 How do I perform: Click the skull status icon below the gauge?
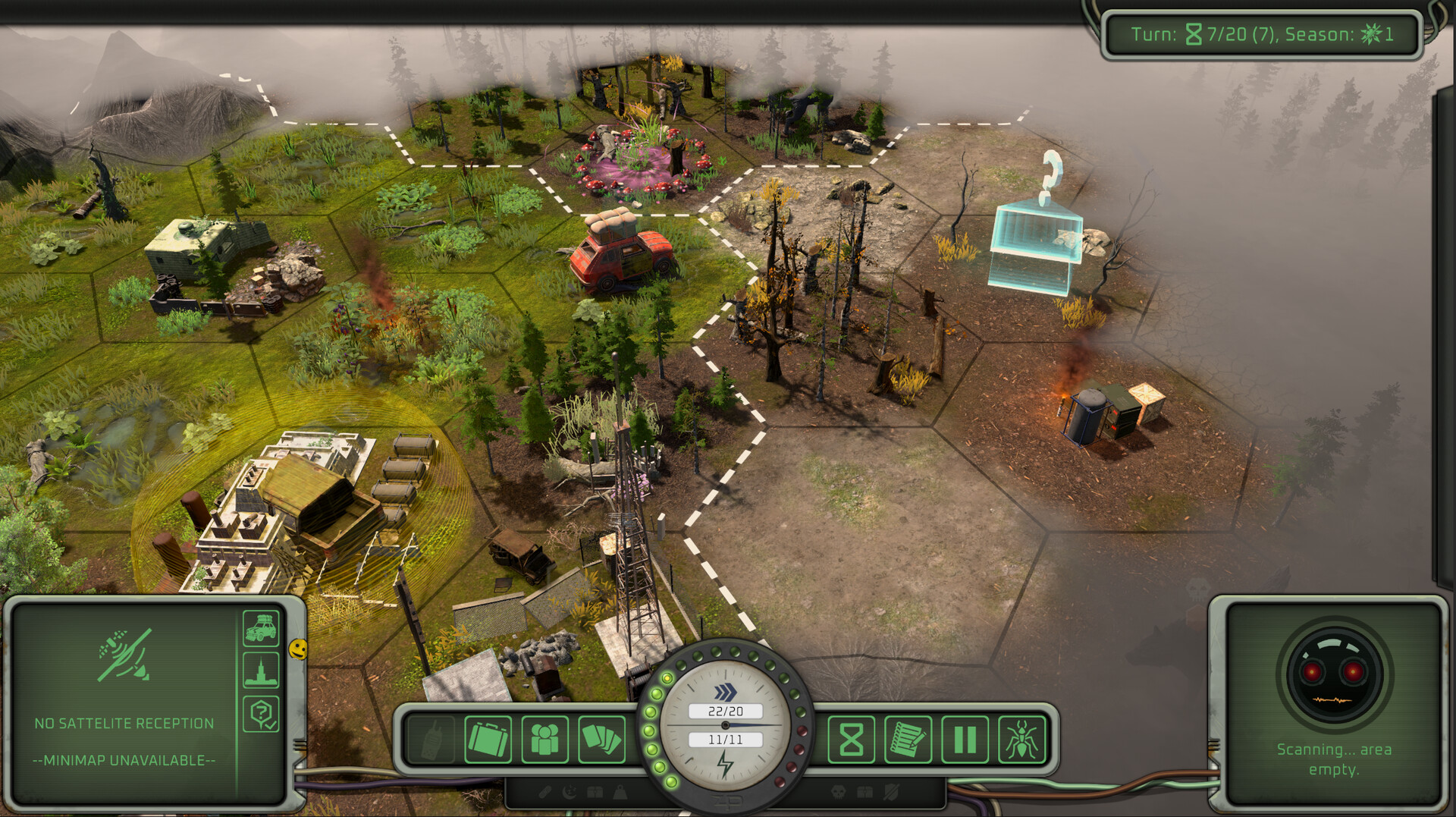pyautogui.click(x=837, y=791)
